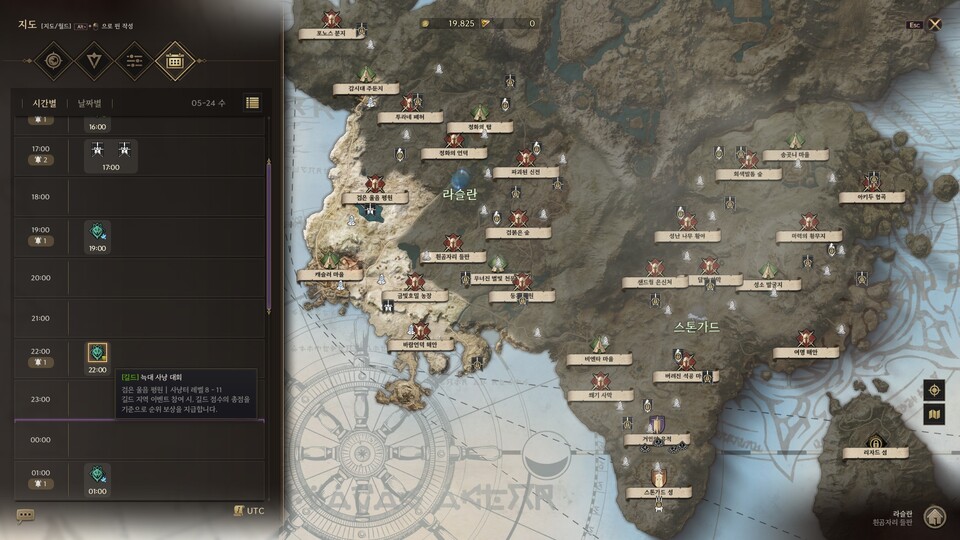This screenshot has width=960, height=540.
Task: Click the home icon beside 라슬란
Action: (934, 516)
